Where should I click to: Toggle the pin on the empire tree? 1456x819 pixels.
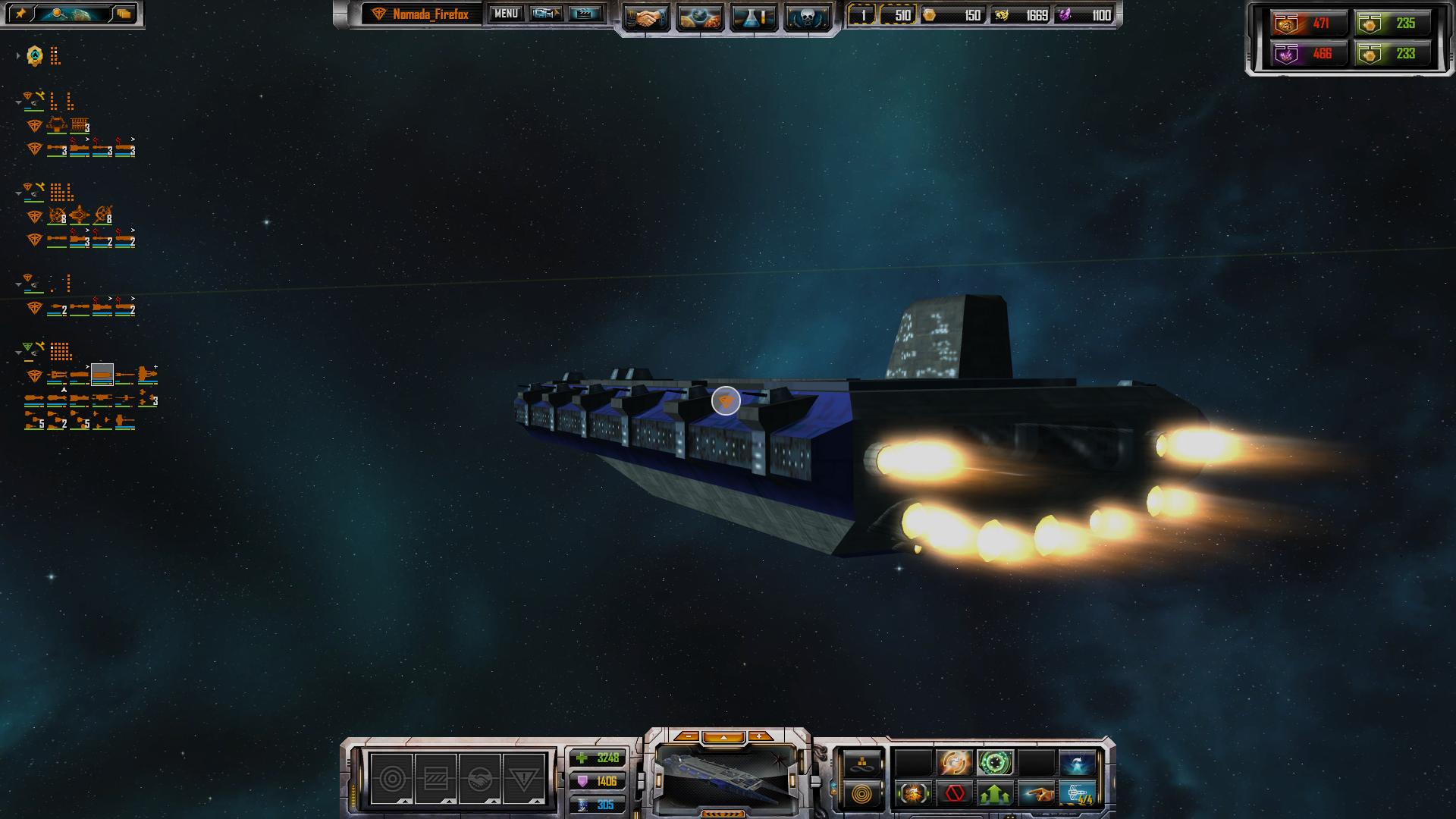20,14
